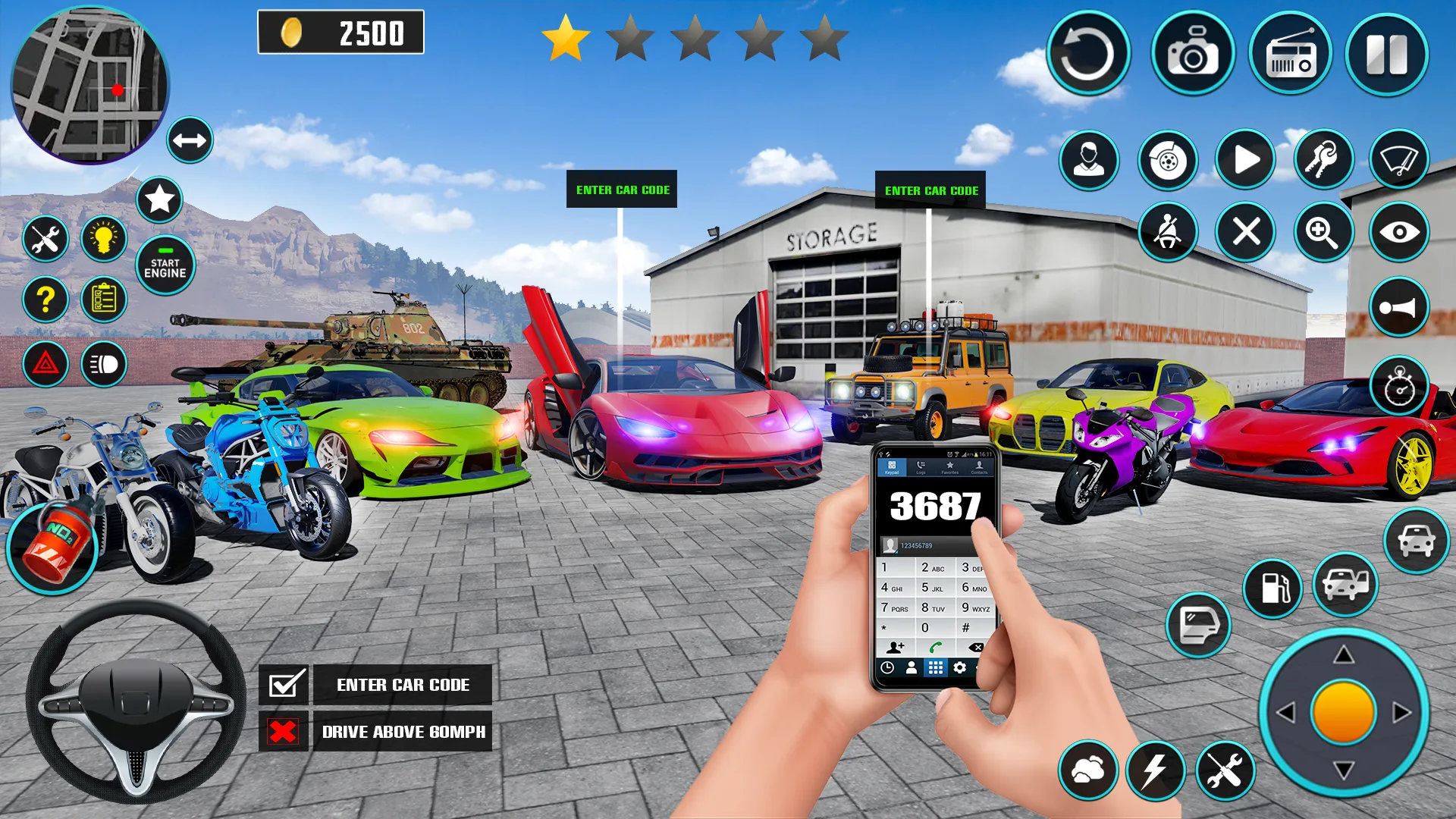The height and width of the screenshot is (819, 1456).
Task: Fasten the seatbelt toggle
Action: coord(1168,232)
